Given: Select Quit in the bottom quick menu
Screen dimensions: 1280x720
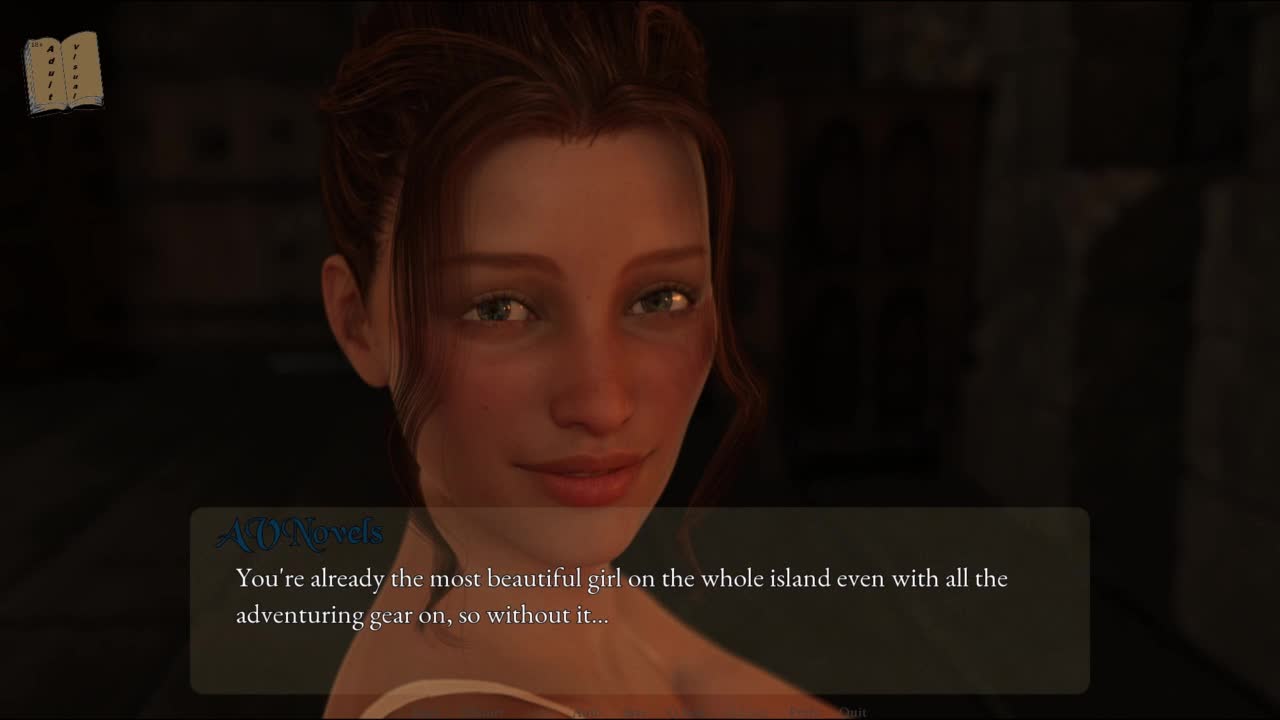Looking at the screenshot, I should coord(852,712).
